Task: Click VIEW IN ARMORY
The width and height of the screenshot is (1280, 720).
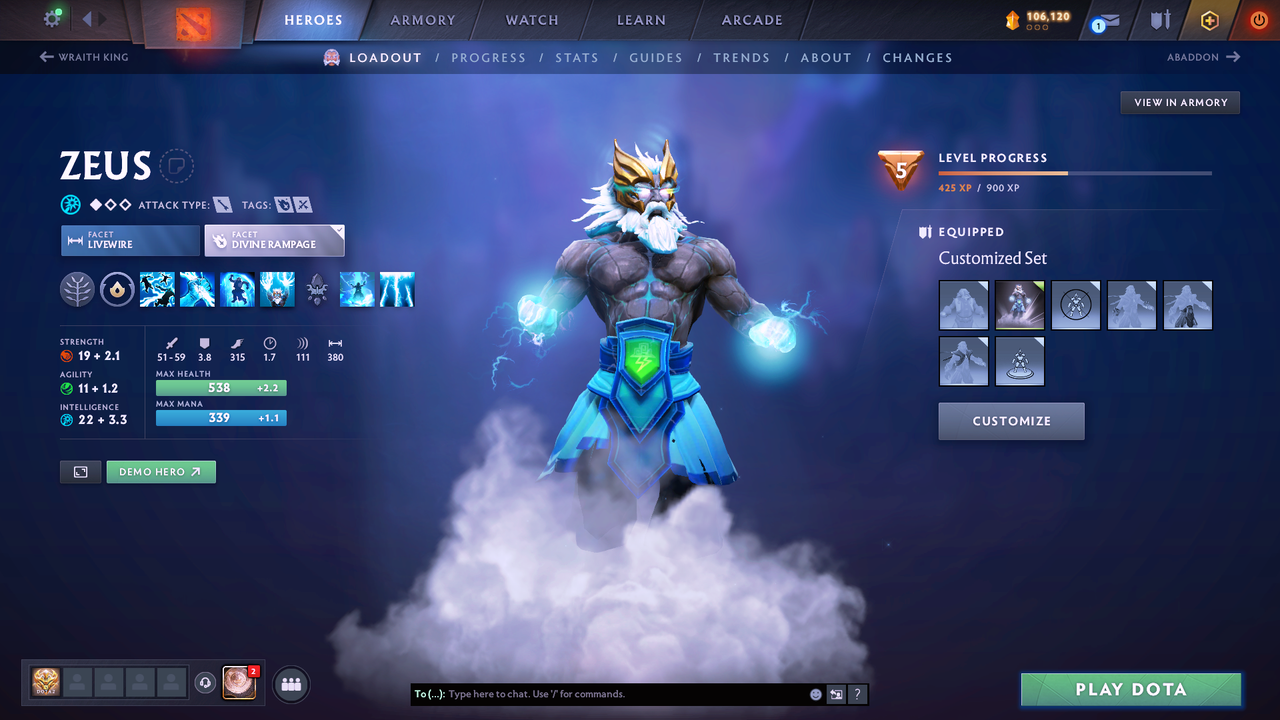Action: 1179,102
